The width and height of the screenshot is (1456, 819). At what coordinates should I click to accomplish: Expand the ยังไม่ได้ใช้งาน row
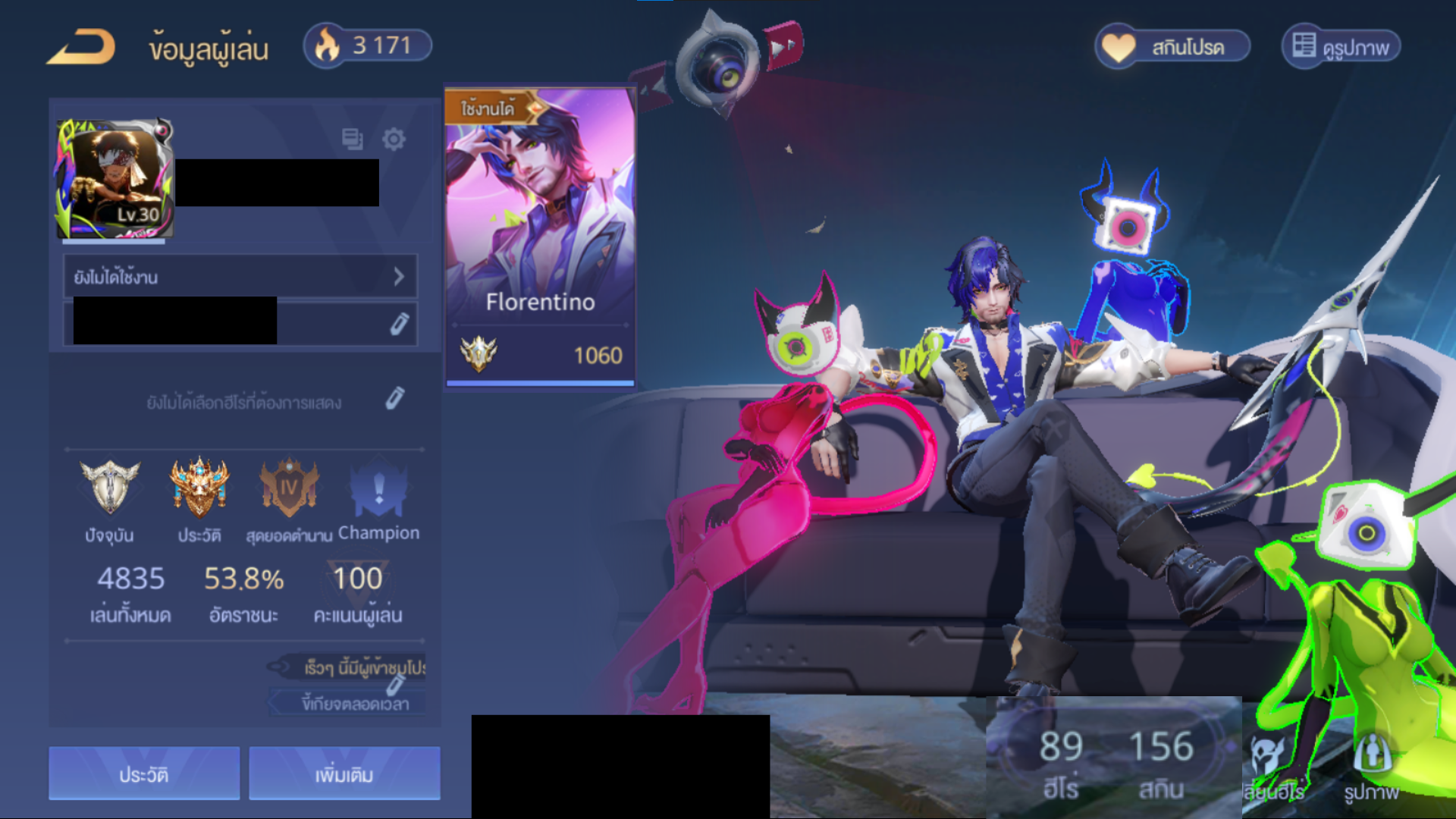[x=240, y=277]
